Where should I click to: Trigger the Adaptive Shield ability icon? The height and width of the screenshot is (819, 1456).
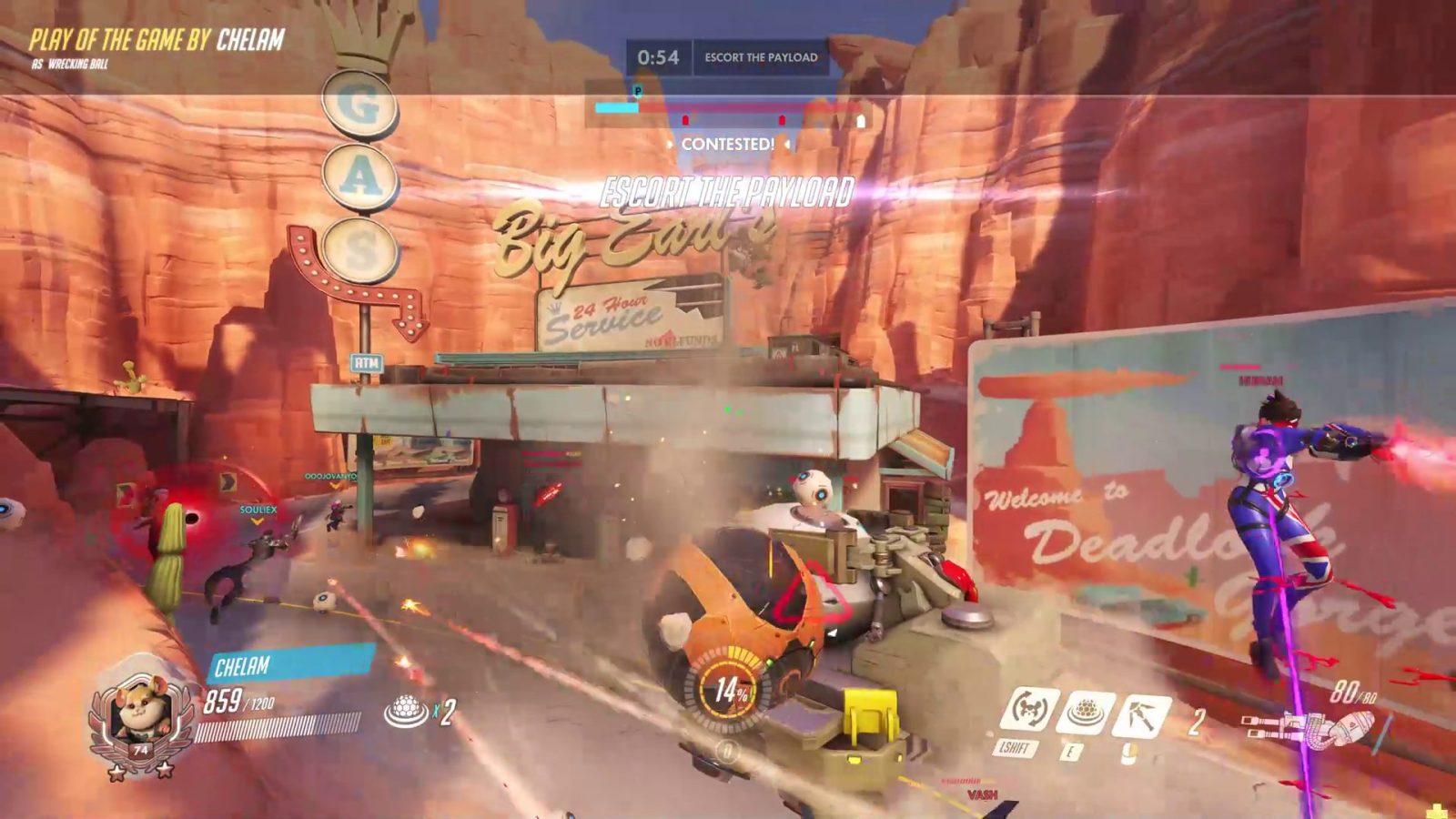point(1084,713)
